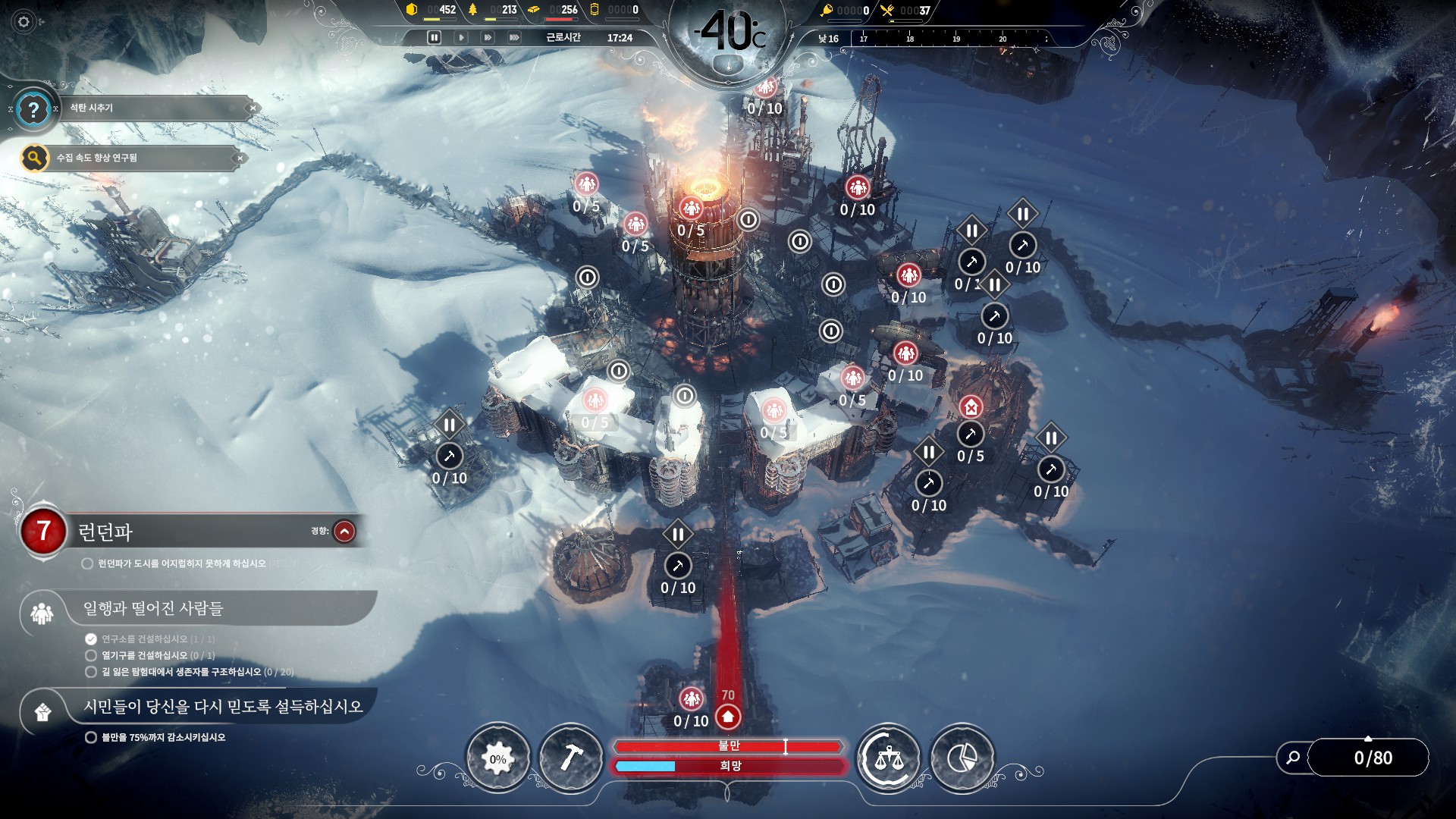
Task: Open the 0/80 population panel
Action: (x=1373, y=758)
